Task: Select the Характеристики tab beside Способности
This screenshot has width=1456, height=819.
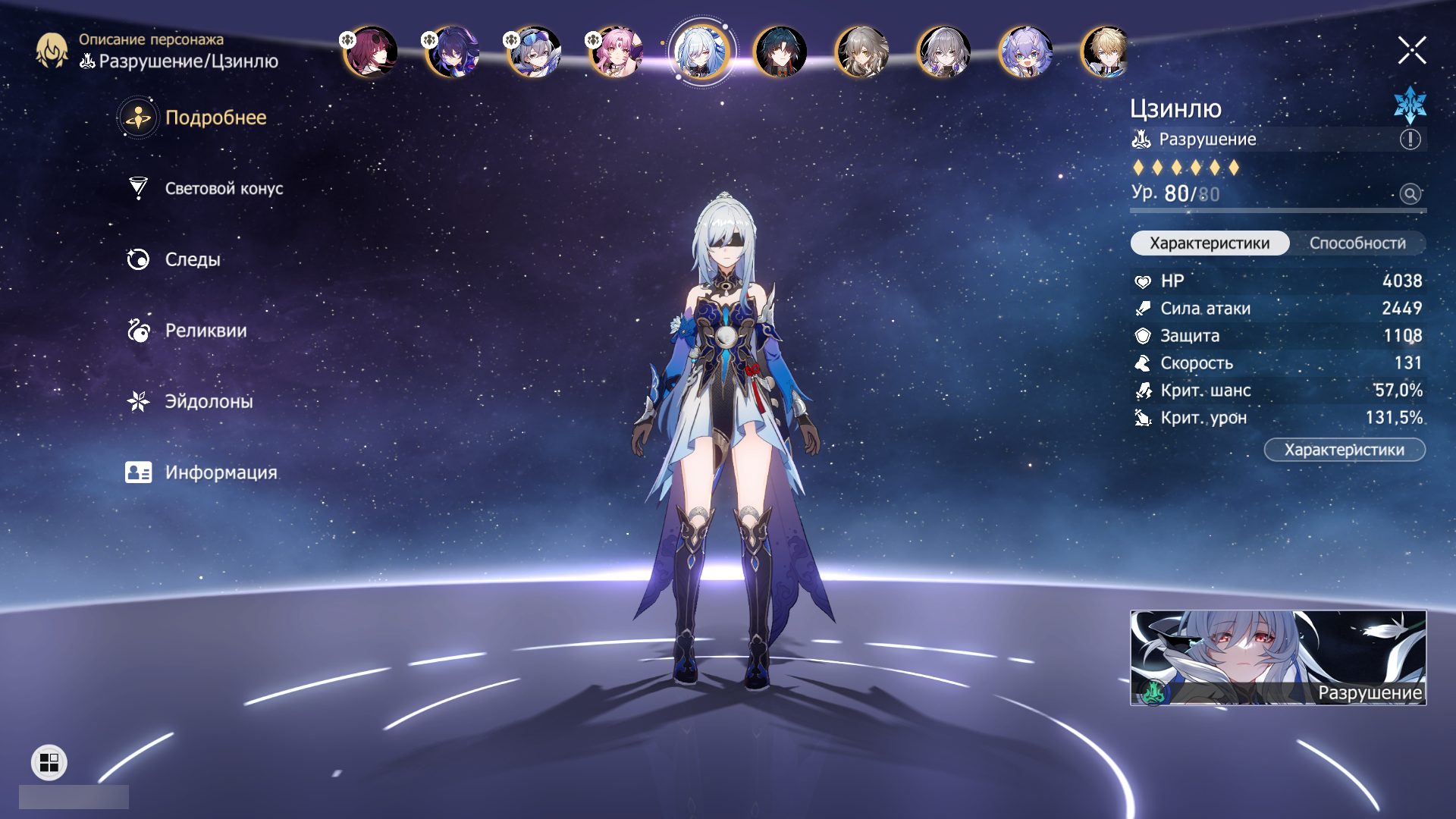Action: [x=1209, y=243]
